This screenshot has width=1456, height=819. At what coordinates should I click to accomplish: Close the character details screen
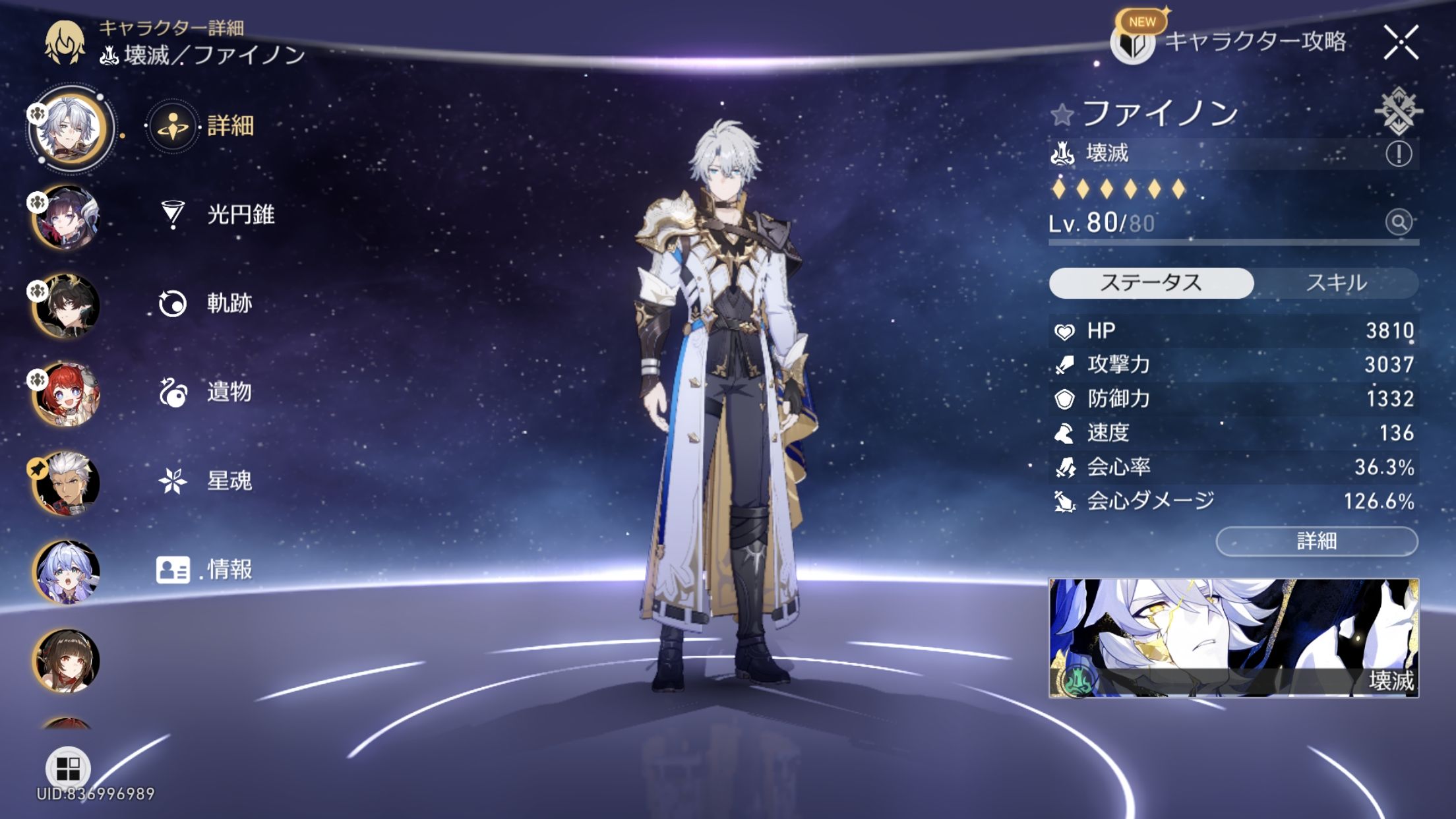(x=1401, y=43)
